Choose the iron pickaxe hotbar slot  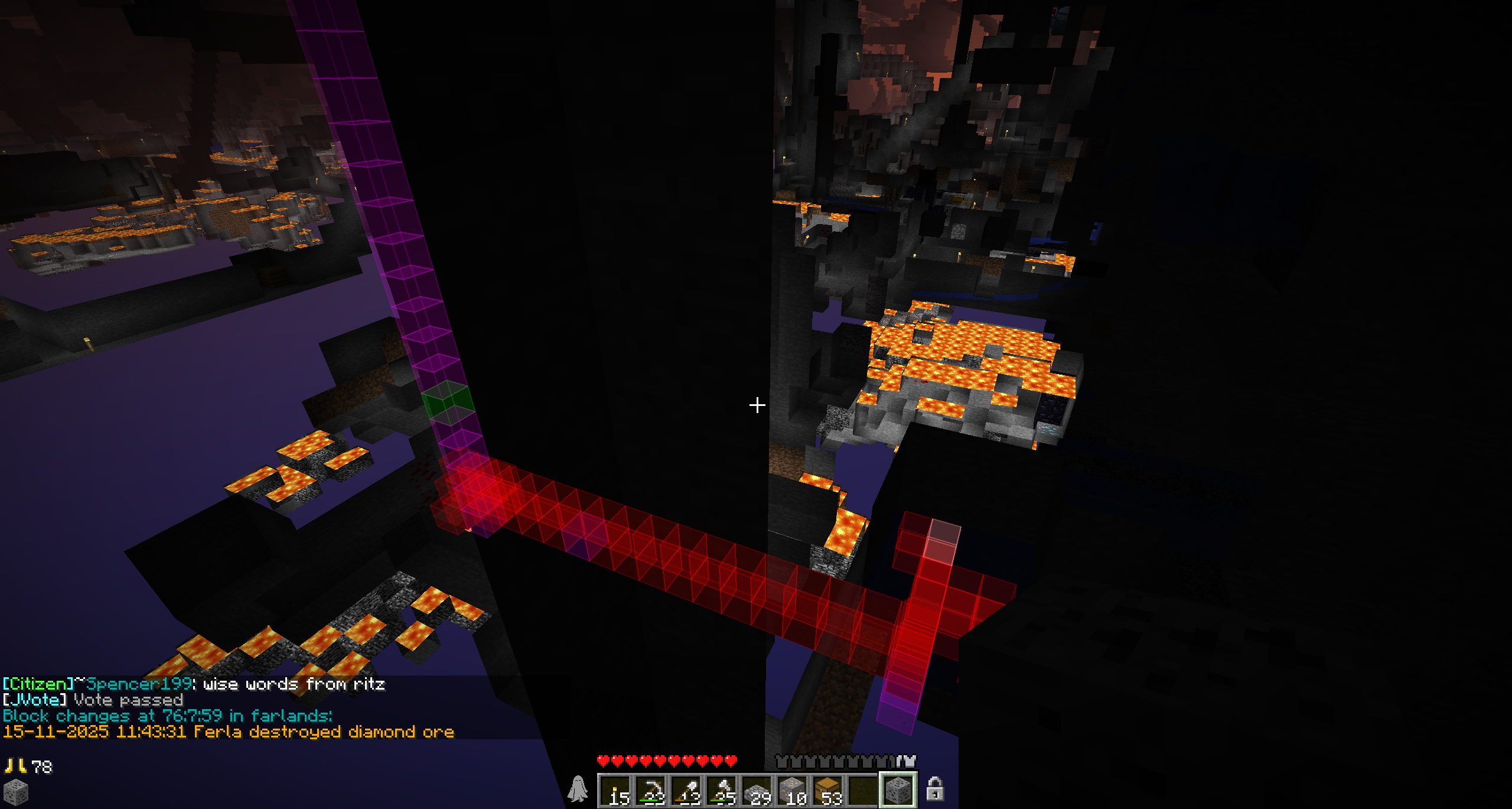pyautogui.click(x=651, y=790)
